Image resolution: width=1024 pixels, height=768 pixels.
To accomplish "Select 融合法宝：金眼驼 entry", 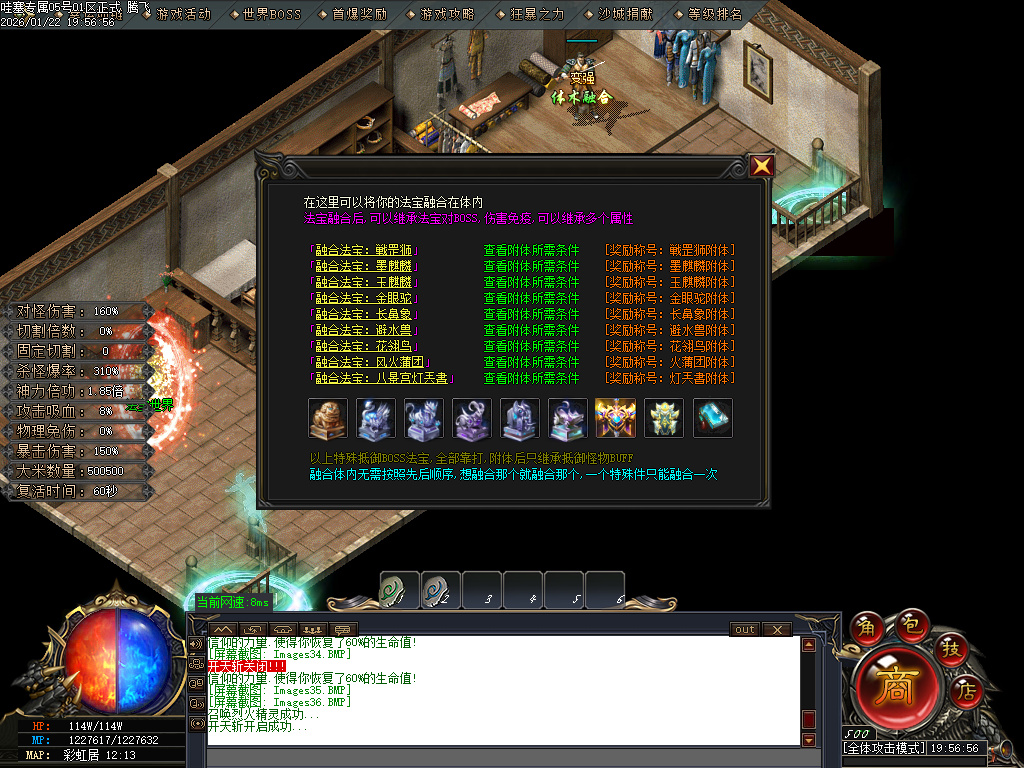I will pos(366,298).
